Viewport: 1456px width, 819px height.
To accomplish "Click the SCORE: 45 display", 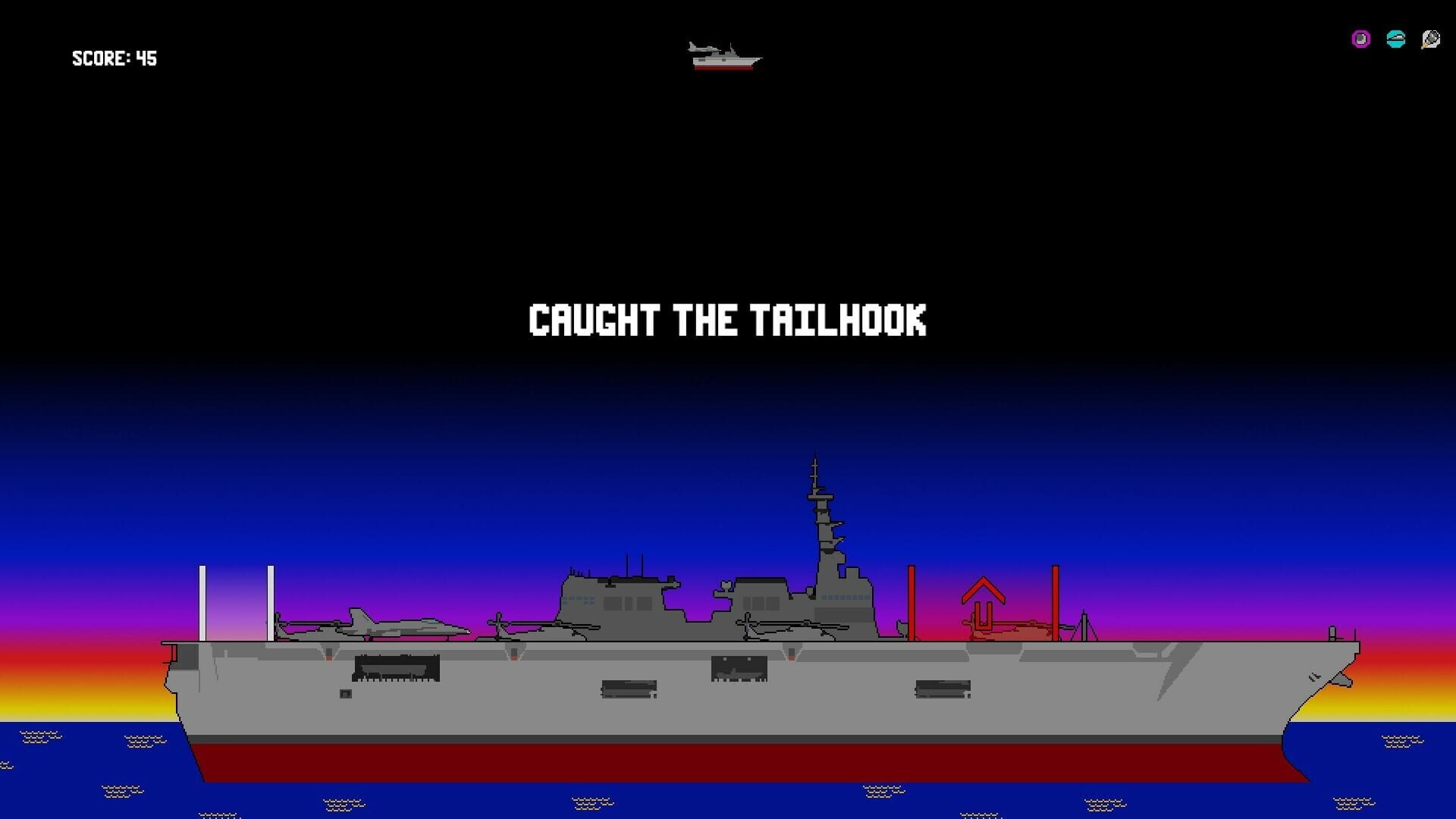I will tap(115, 58).
